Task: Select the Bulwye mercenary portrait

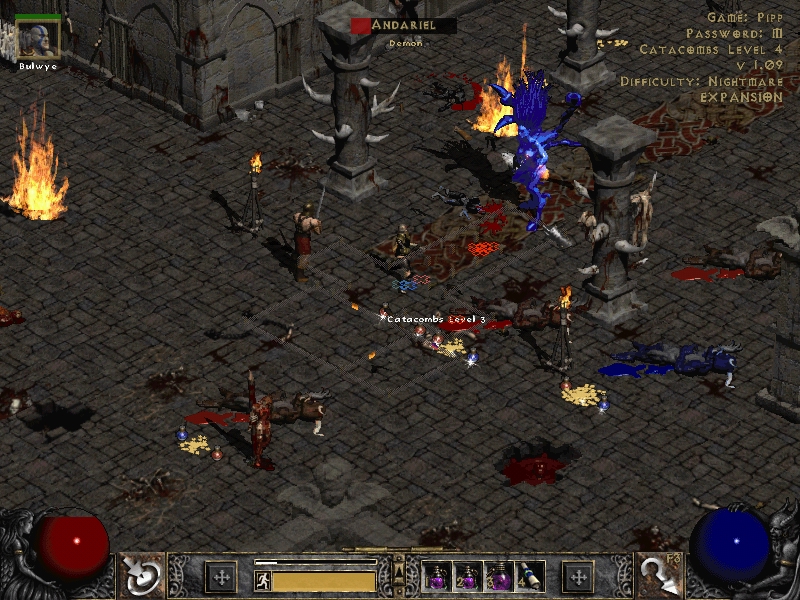Action: pos(38,37)
